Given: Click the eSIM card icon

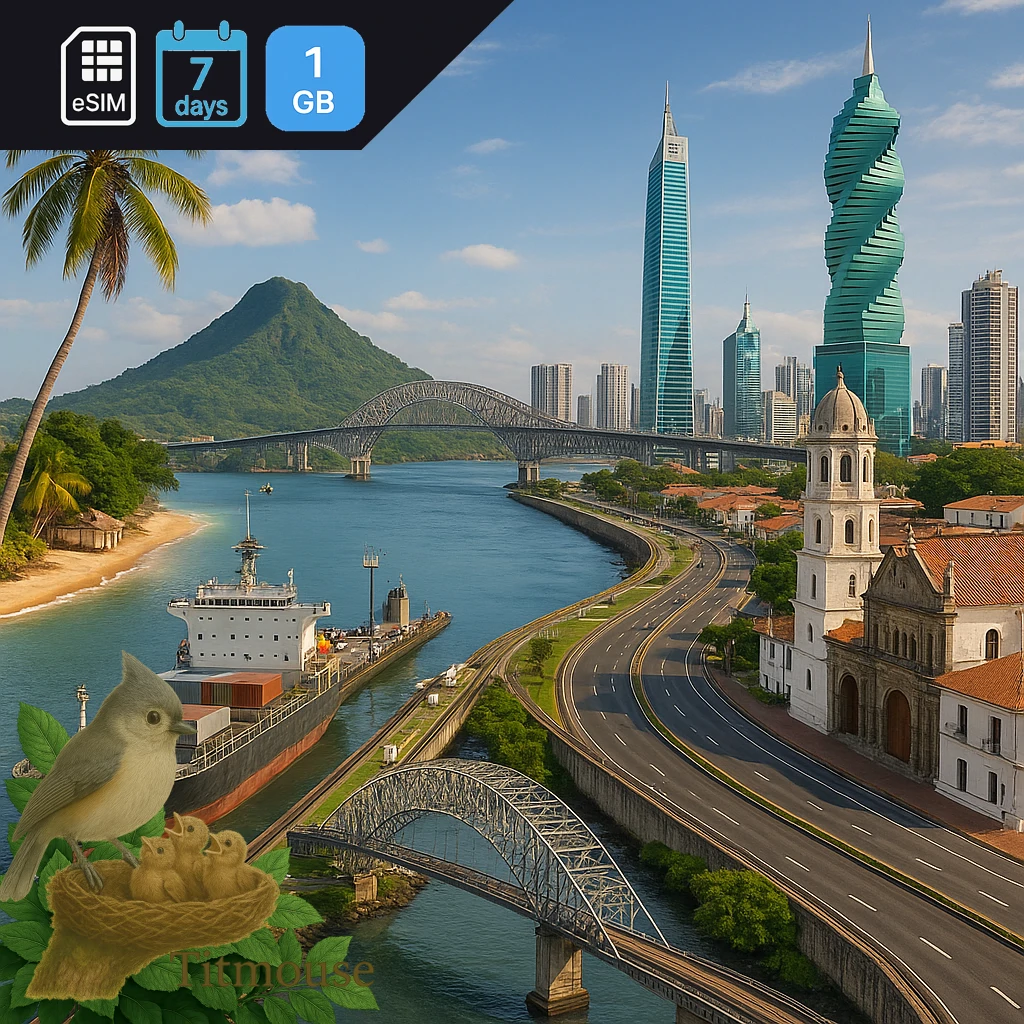Looking at the screenshot, I should (98, 76).
